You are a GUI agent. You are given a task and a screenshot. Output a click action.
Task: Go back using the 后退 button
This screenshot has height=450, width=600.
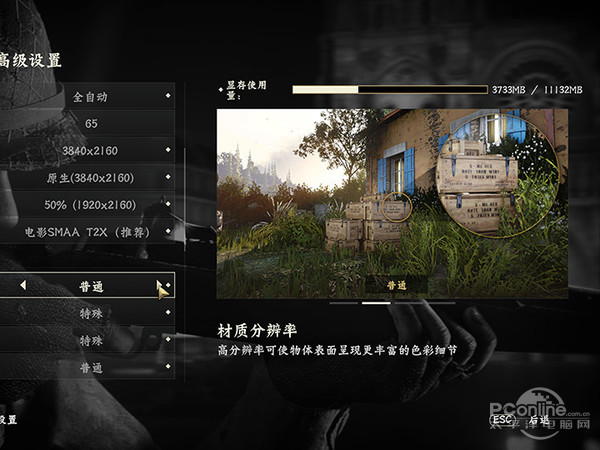pos(540,420)
